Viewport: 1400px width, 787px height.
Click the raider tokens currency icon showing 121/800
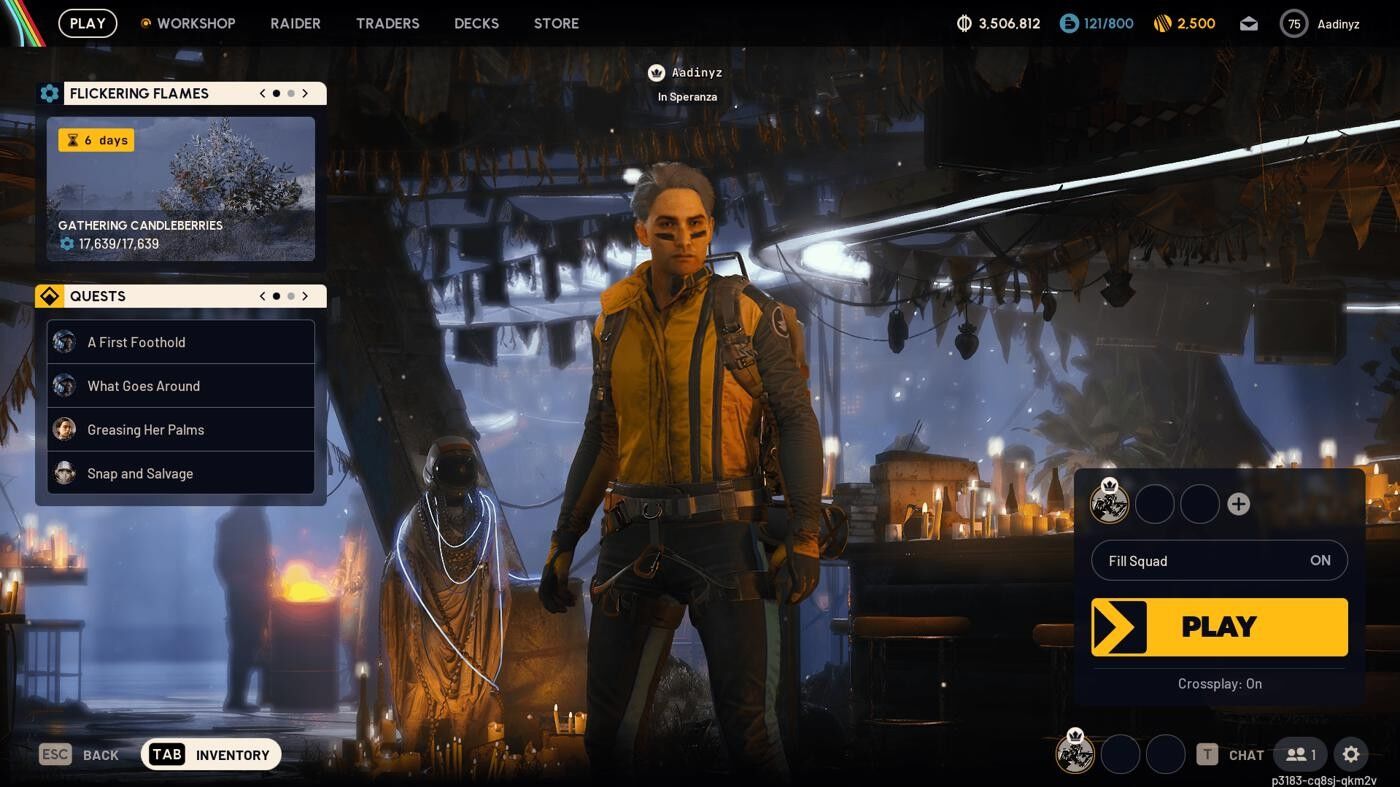tap(1069, 23)
